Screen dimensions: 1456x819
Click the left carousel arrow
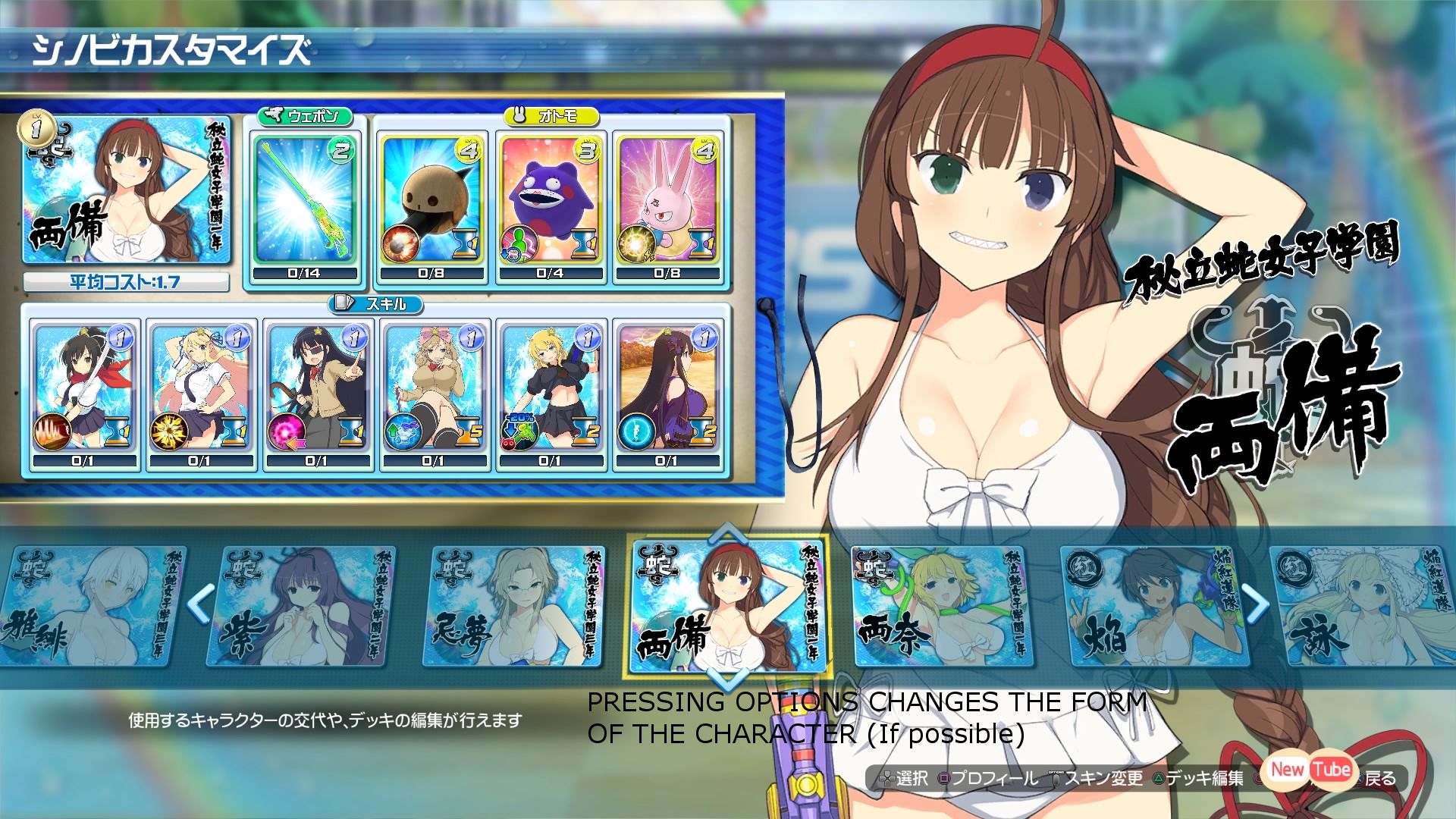coord(199,604)
